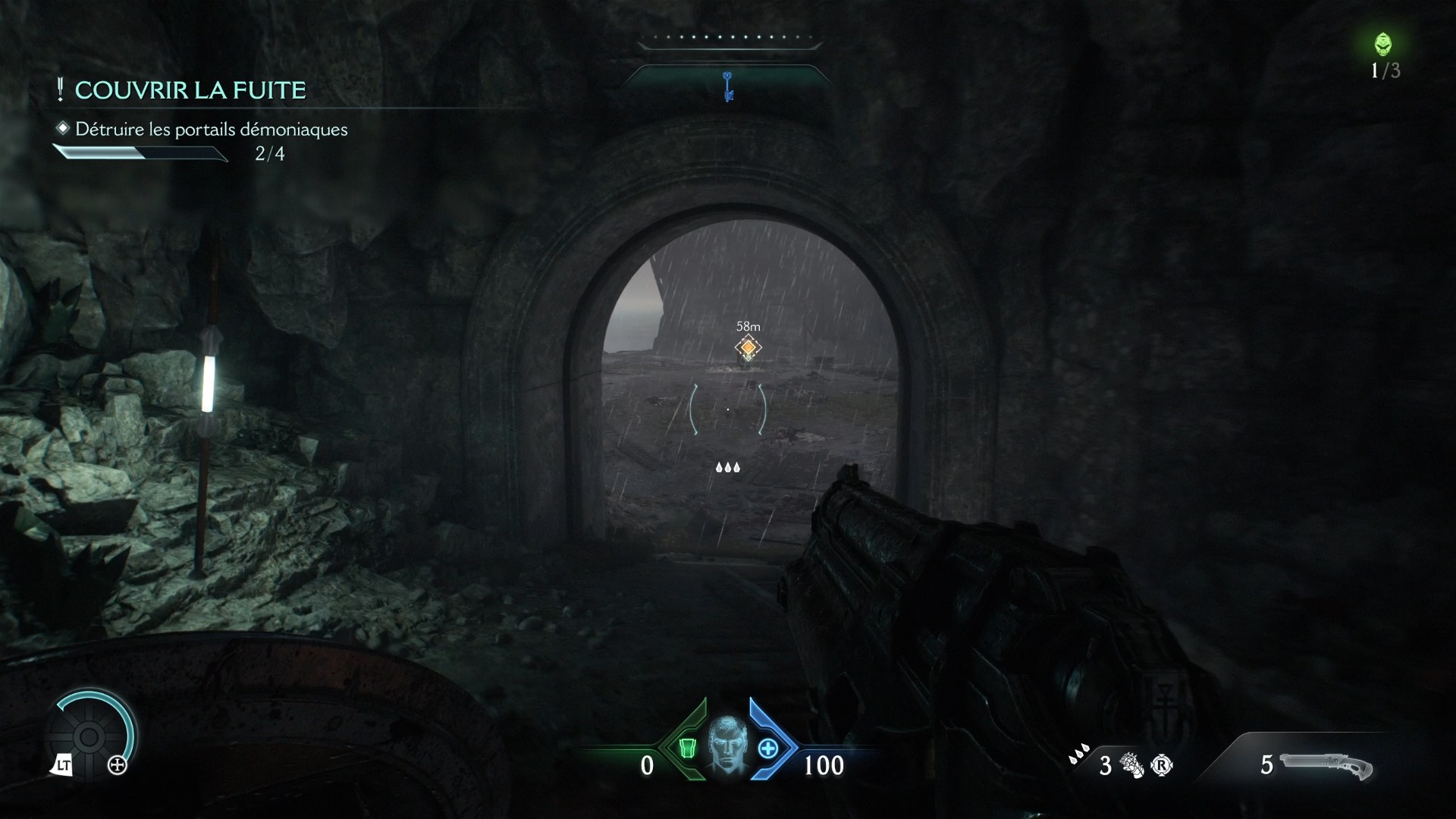
Task: Click the exclamation icon beside COUVRIR LA FUITE
Action: (x=59, y=89)
